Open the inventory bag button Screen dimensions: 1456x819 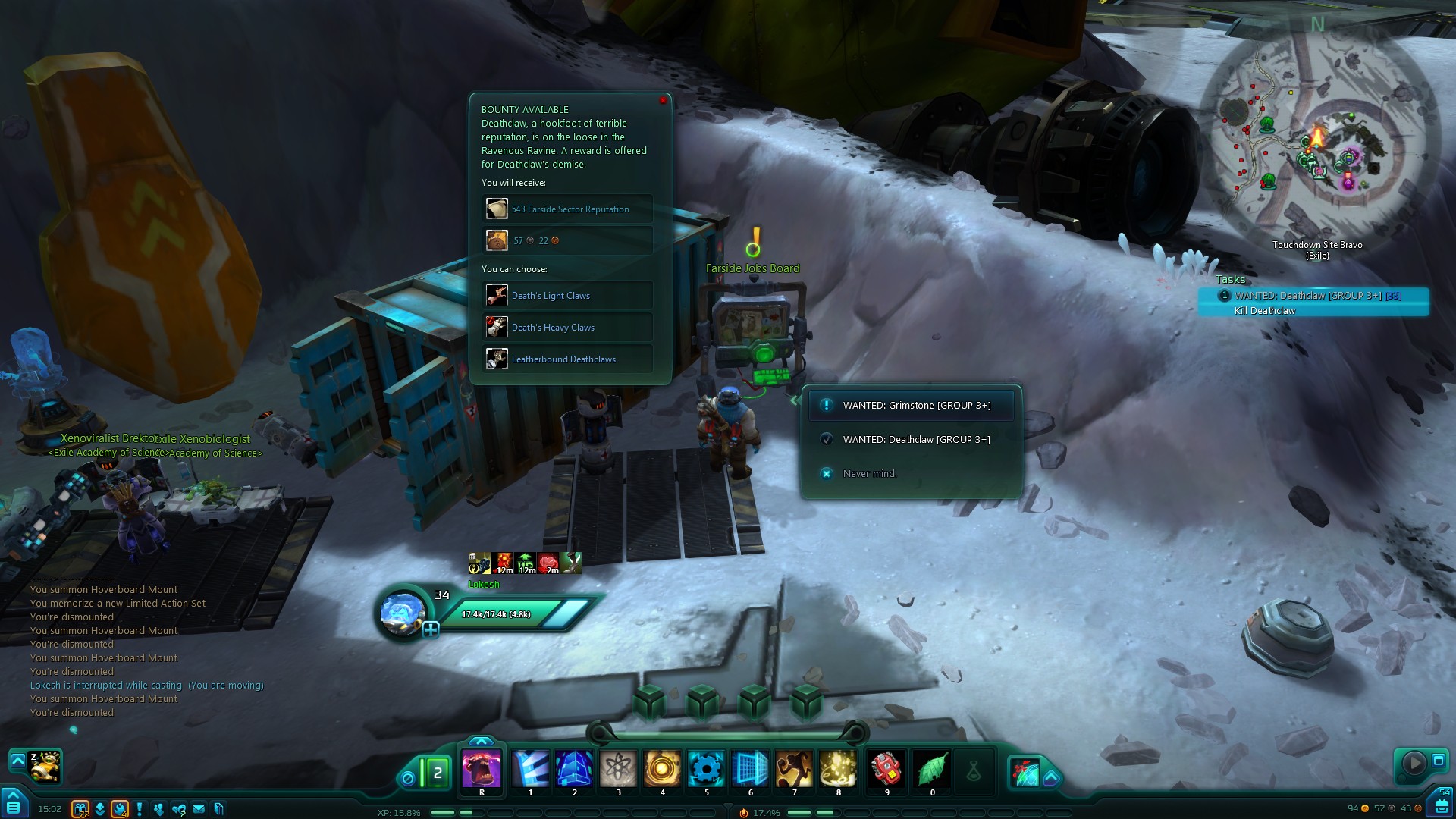click(x=1442, y=805)
